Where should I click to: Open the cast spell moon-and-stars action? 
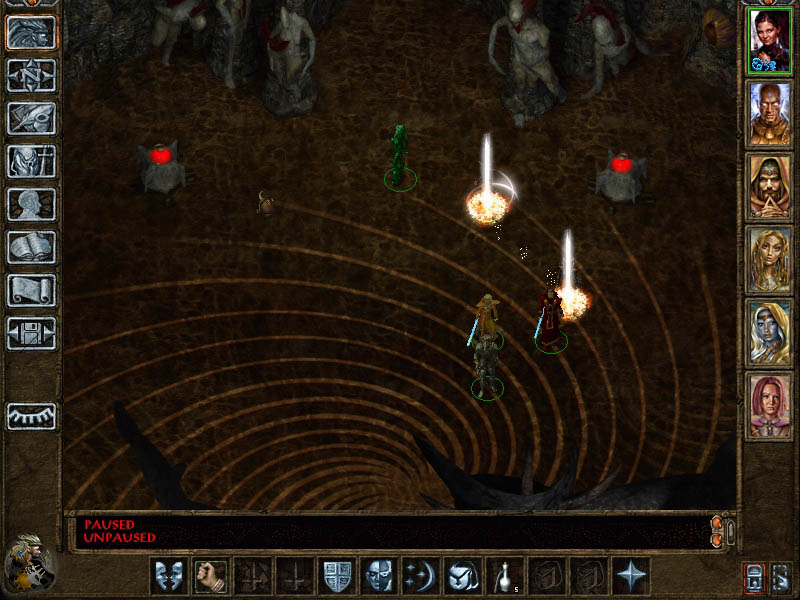pyautogui.click(x=420, y=576)
